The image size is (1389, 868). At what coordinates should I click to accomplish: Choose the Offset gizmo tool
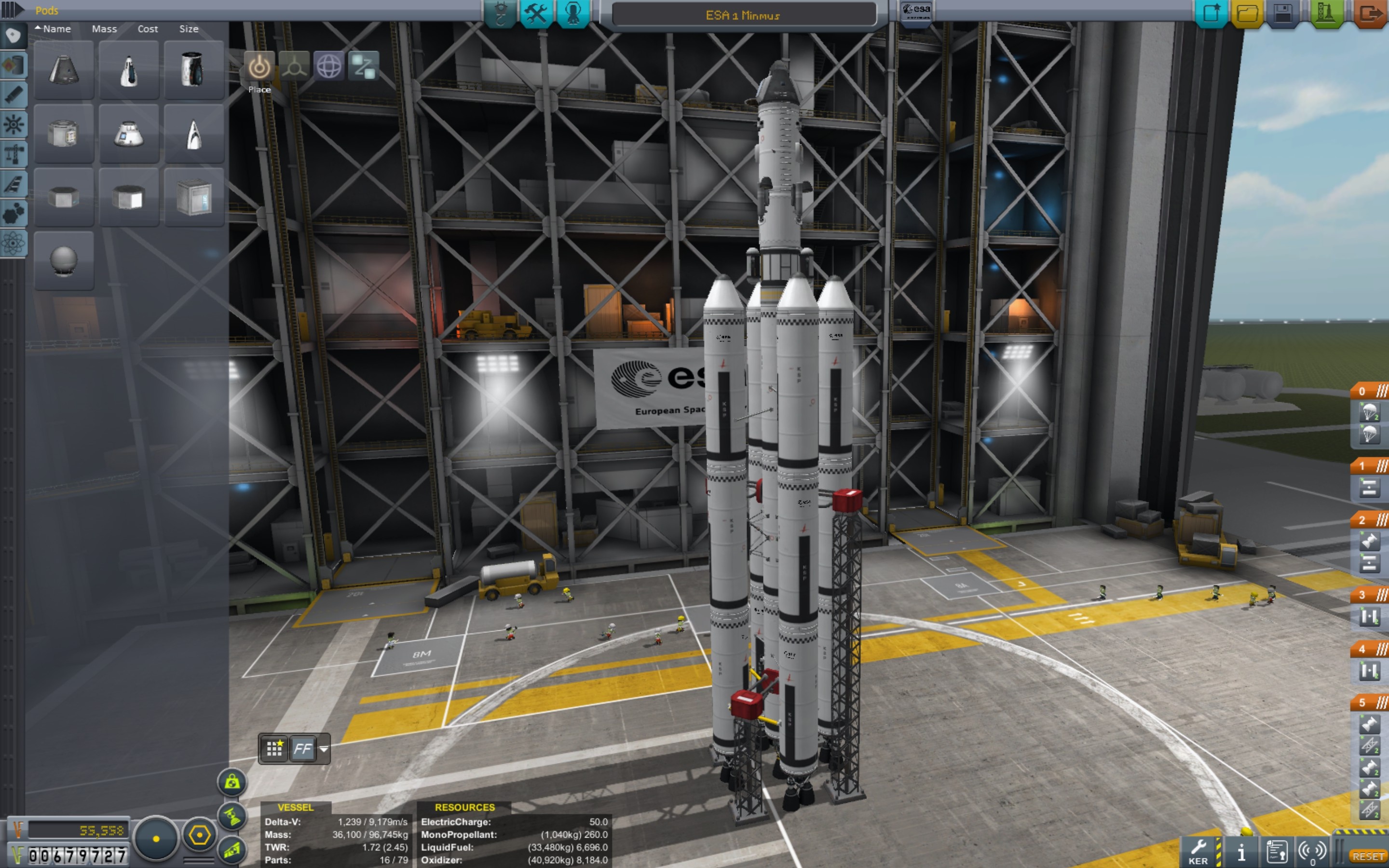(x=295, y=67)
